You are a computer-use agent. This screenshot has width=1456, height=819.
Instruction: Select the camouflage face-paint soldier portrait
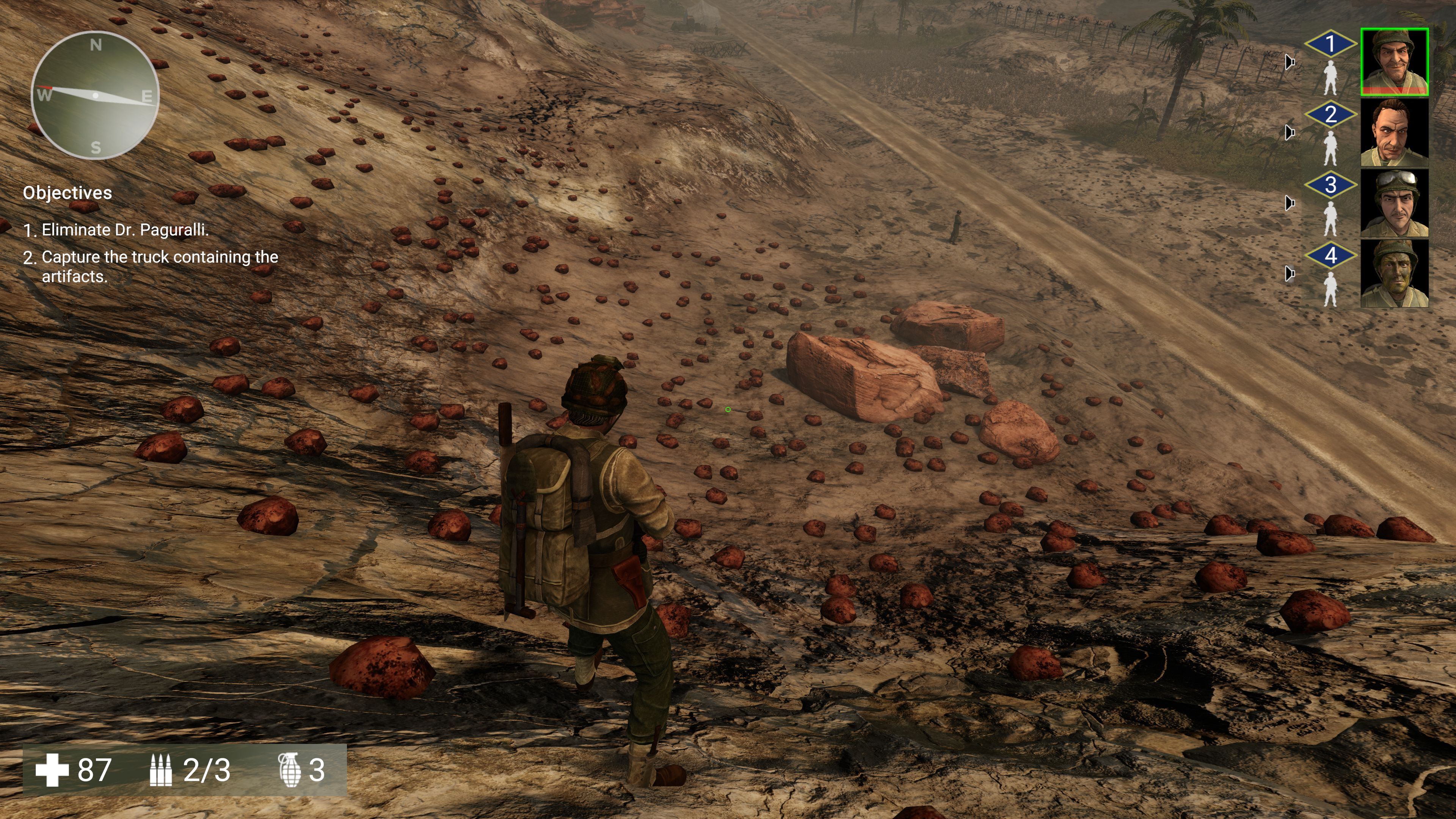[x=1394, y=273]
